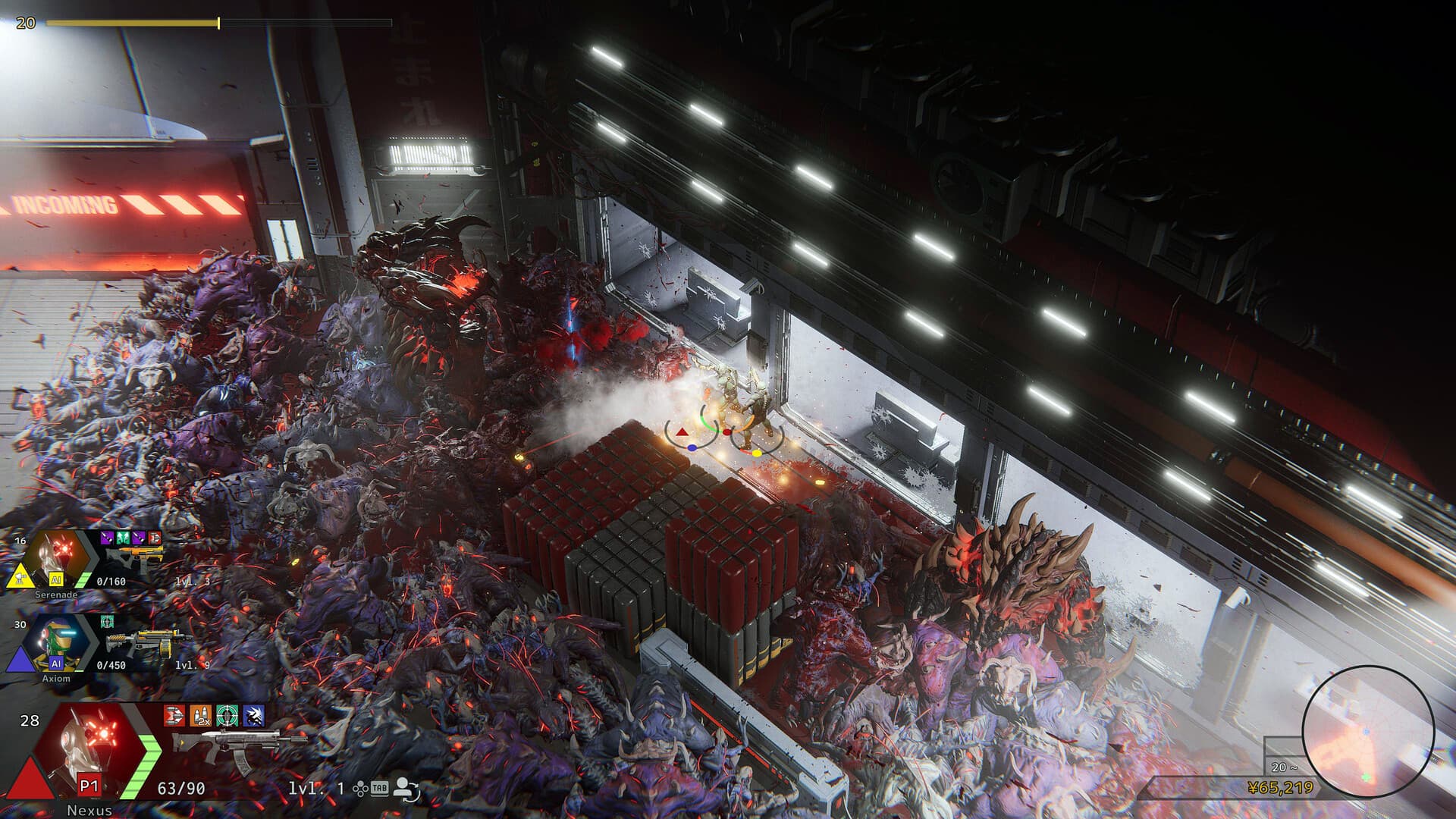Select Axiom AI teammate portrait
Image resolution: width=1456 pixels, height=819 pixels.
(57, 643)
